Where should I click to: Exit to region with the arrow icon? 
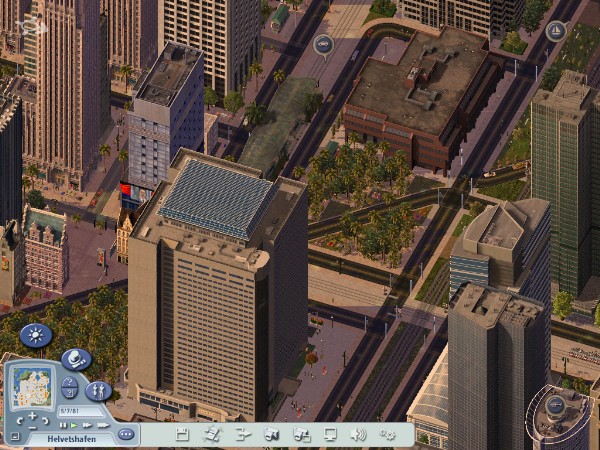[x=241, y=434]
